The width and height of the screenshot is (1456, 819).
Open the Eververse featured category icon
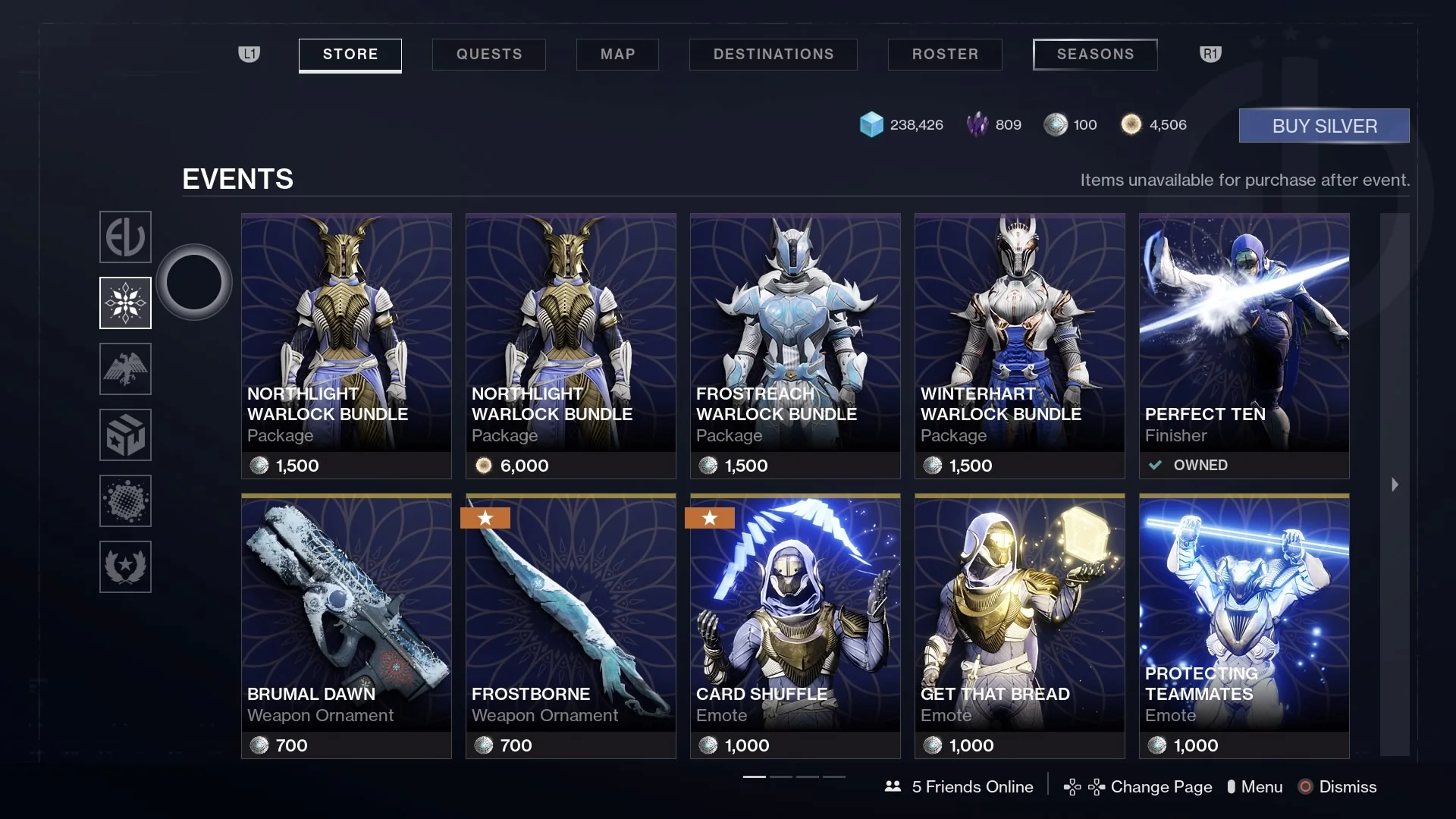pos(125,237)
